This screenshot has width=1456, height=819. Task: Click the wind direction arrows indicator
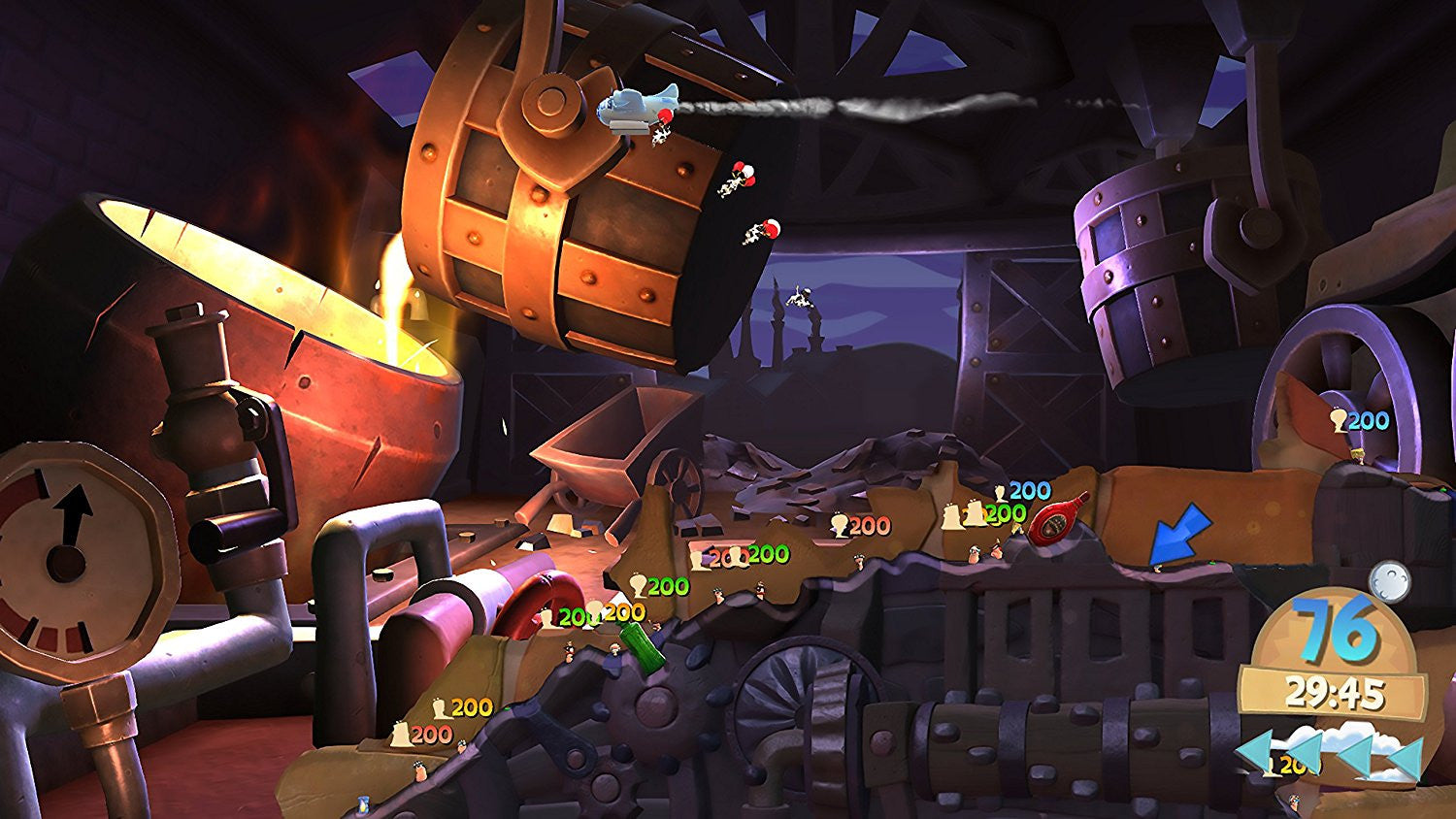(x=1331, y=756)
